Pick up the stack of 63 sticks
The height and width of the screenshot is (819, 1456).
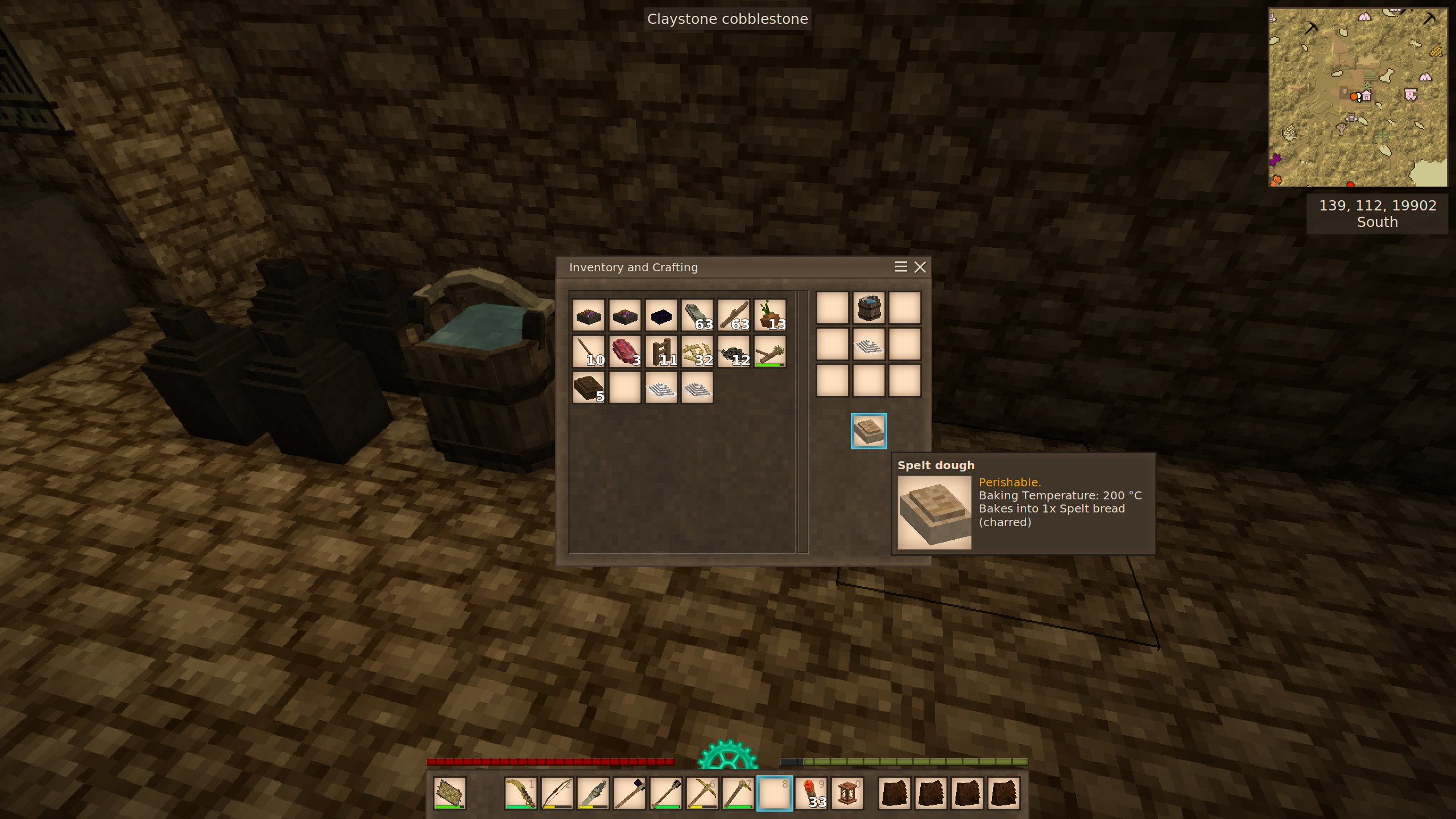point(734,315)
